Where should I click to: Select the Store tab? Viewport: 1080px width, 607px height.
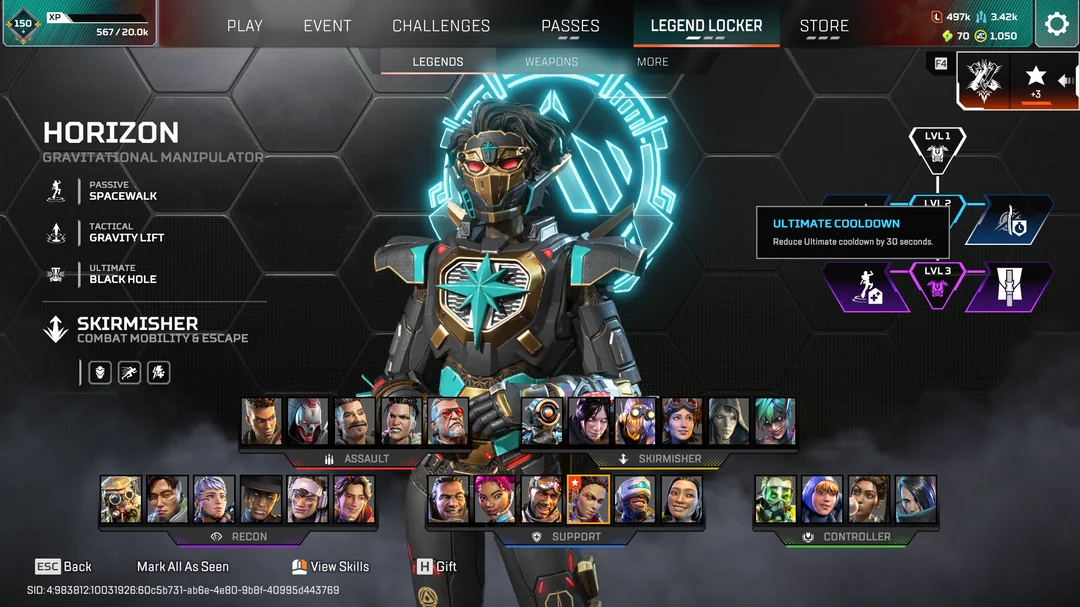click(824, 26)
